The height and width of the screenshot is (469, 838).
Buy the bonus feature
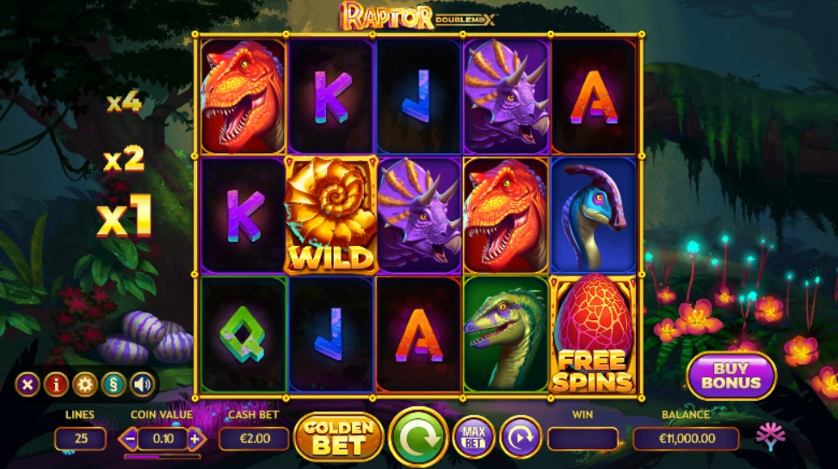[731, 376]
